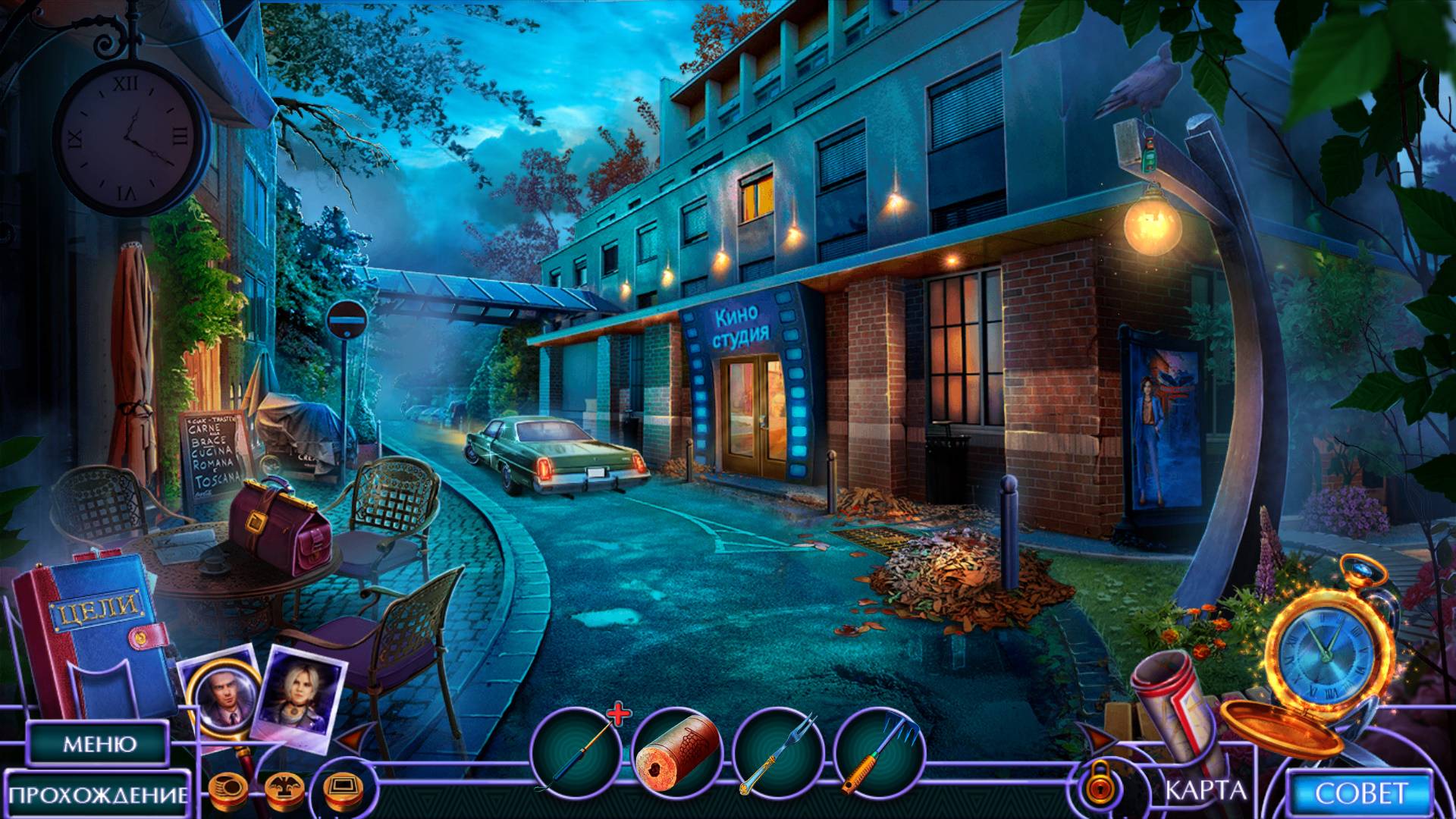Image resolution: width=1456 pixels, height=819 pixels.
Task: Open the МЕНЮ button
Action: pyautogui.click(x=99, y=743)
